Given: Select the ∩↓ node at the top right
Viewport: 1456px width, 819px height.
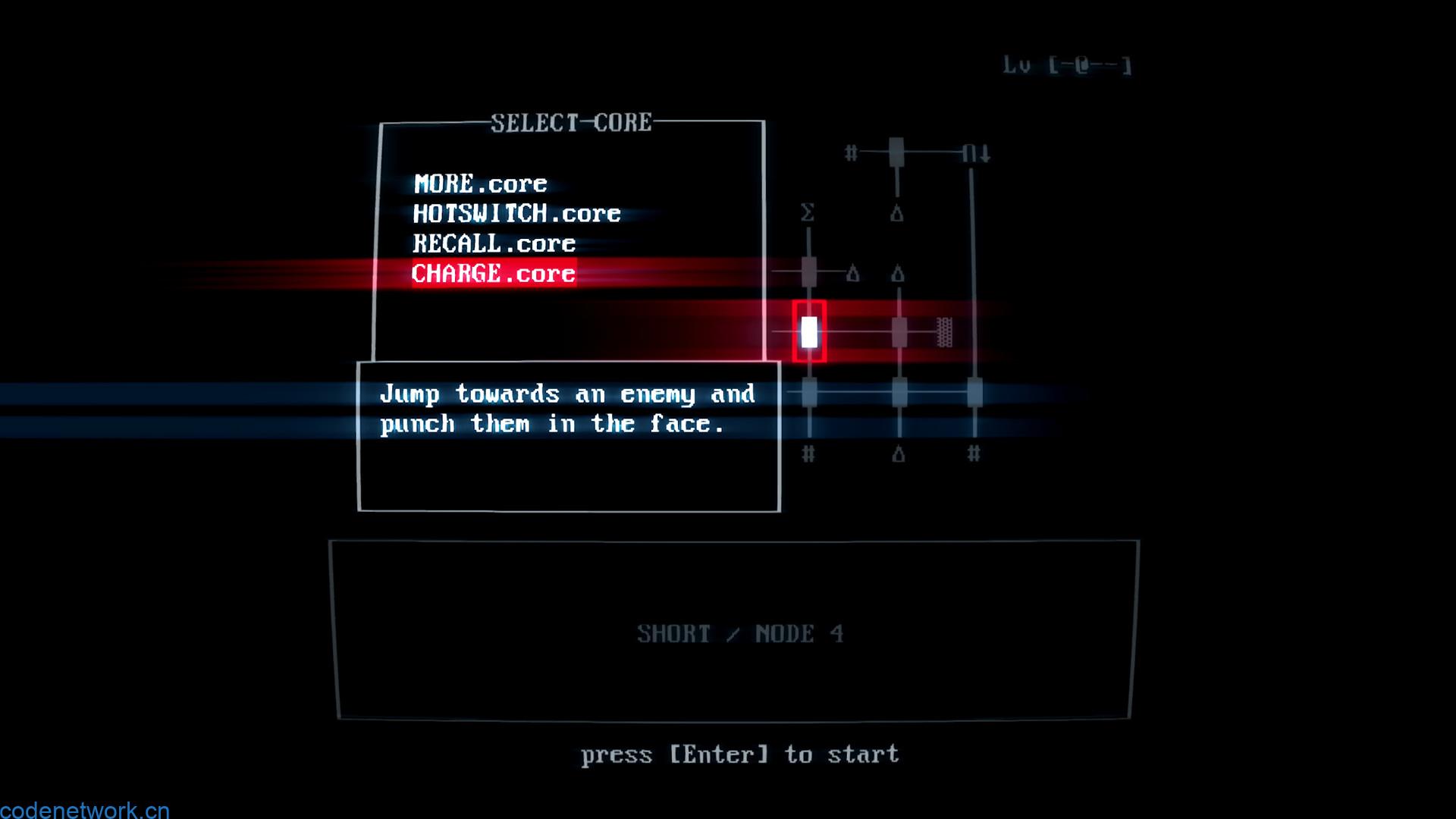Looking at the screenshot, I should click(975, 152).
